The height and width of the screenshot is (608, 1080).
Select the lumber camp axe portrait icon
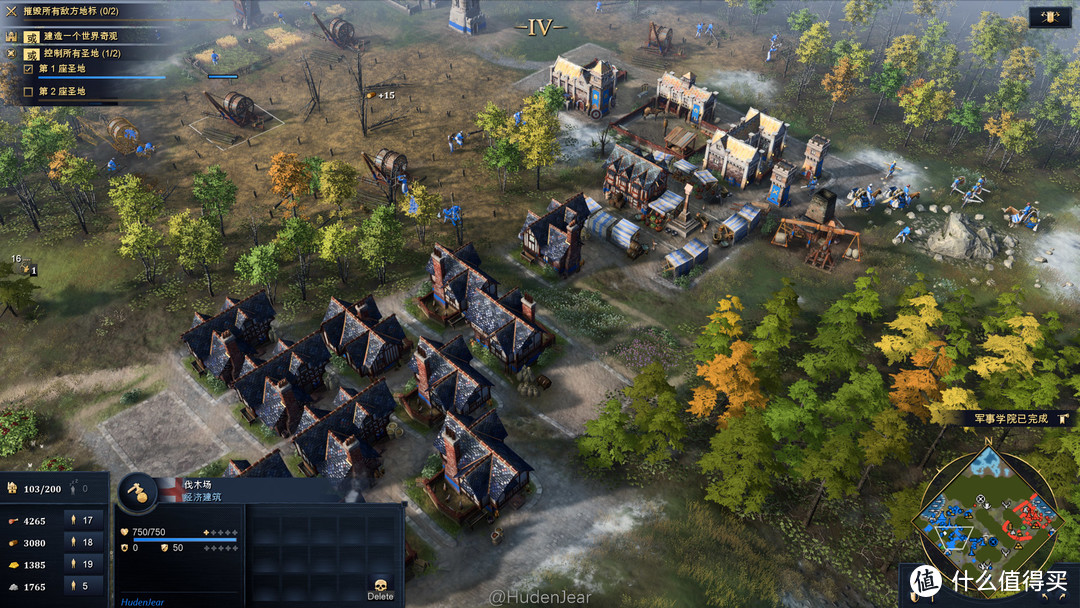click(x=137, y=492)
